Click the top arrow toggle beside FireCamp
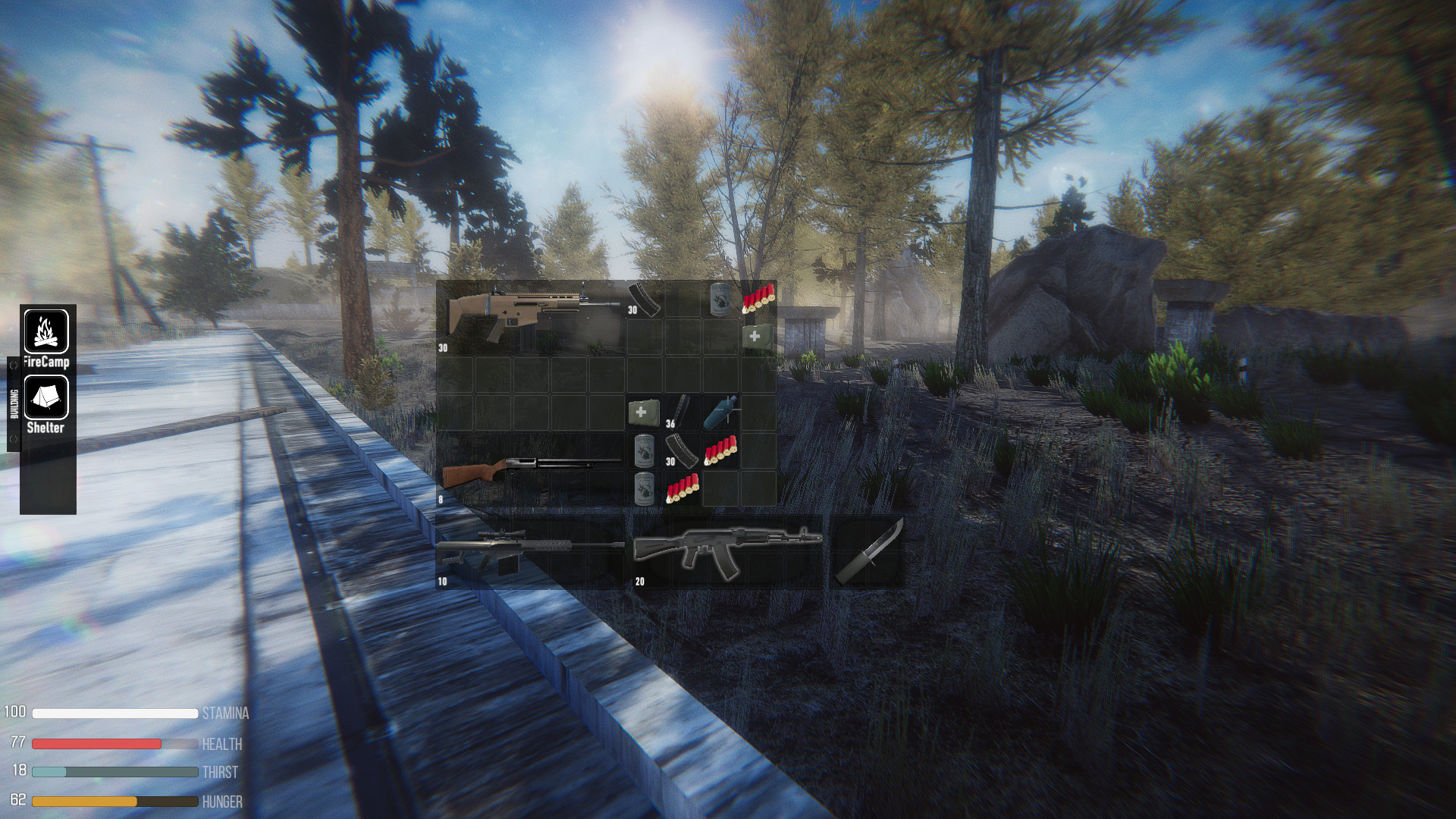 click(13, 364)
